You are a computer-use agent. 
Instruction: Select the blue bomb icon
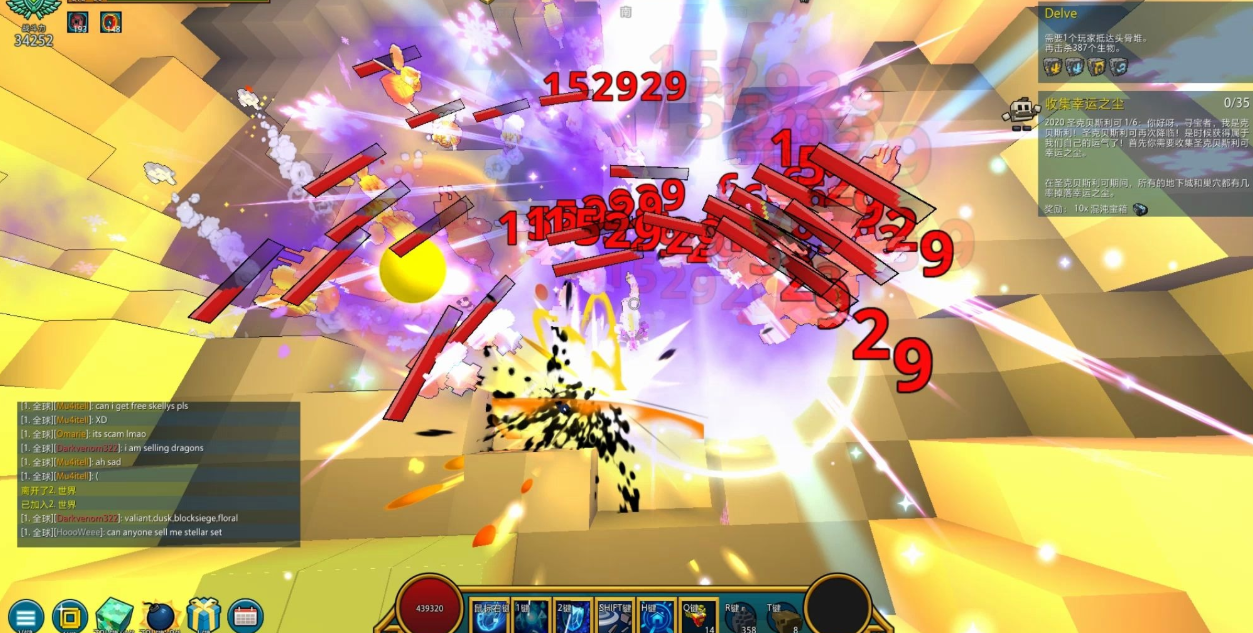click(159, 616)
